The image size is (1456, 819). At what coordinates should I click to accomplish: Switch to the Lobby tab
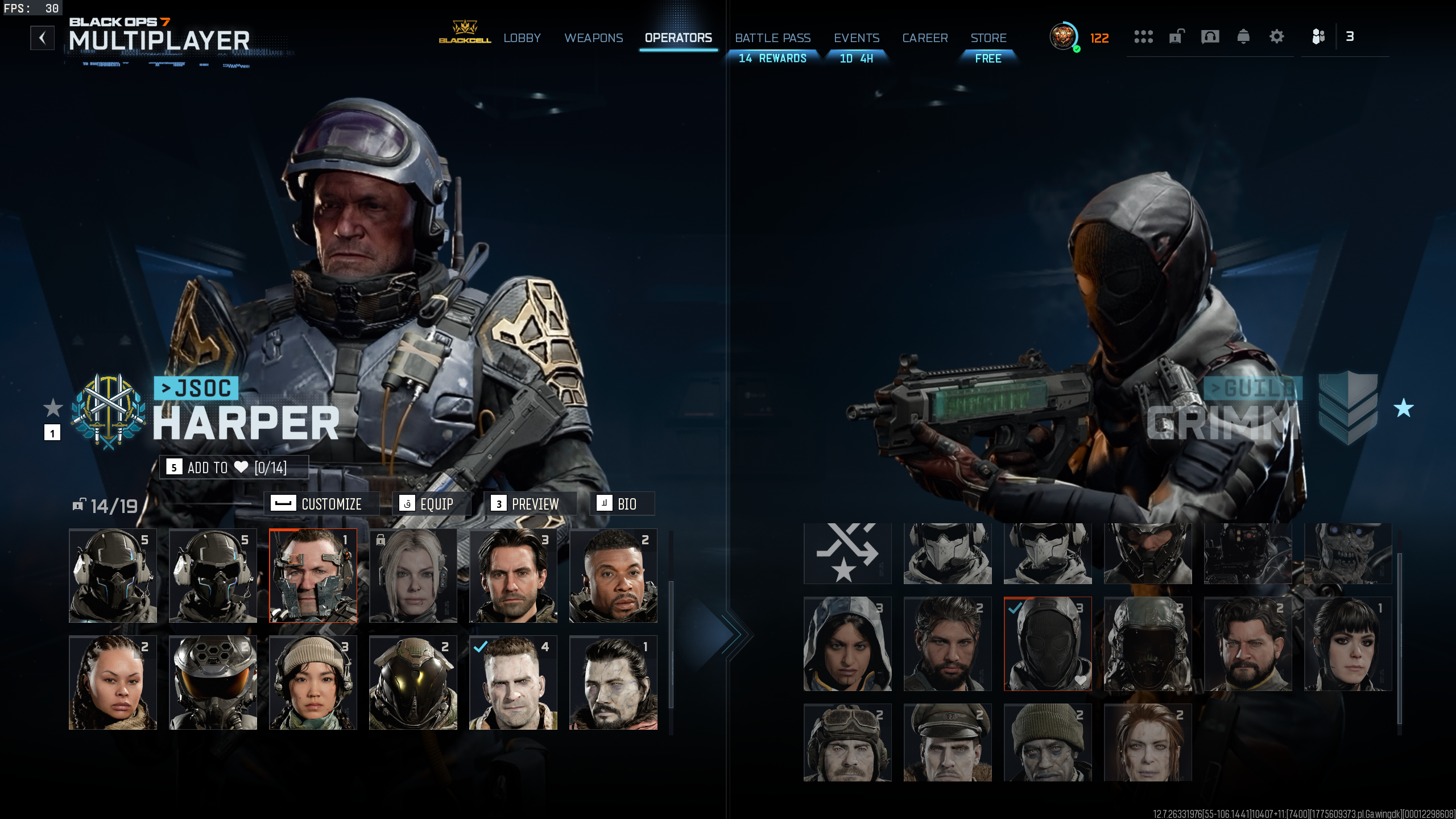pyautogui.click(x=522, y=38)
